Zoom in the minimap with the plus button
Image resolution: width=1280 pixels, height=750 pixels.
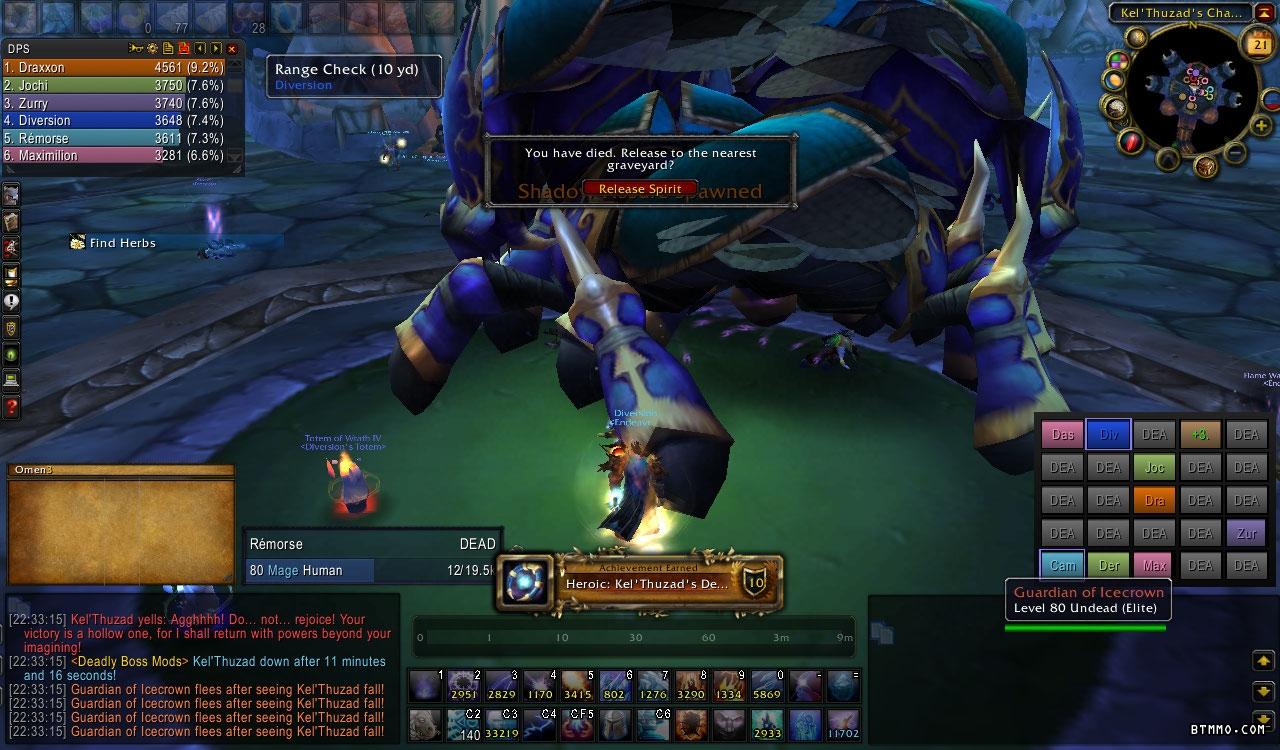1262,126
